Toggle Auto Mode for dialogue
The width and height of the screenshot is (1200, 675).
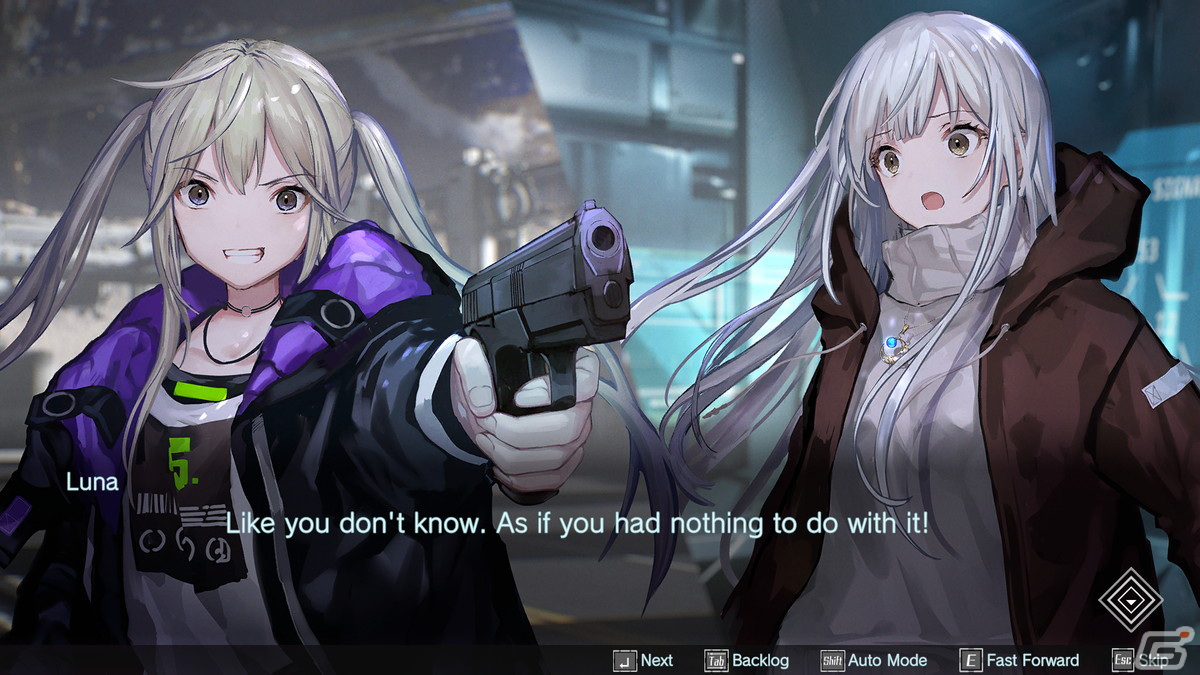pos(874,660)
